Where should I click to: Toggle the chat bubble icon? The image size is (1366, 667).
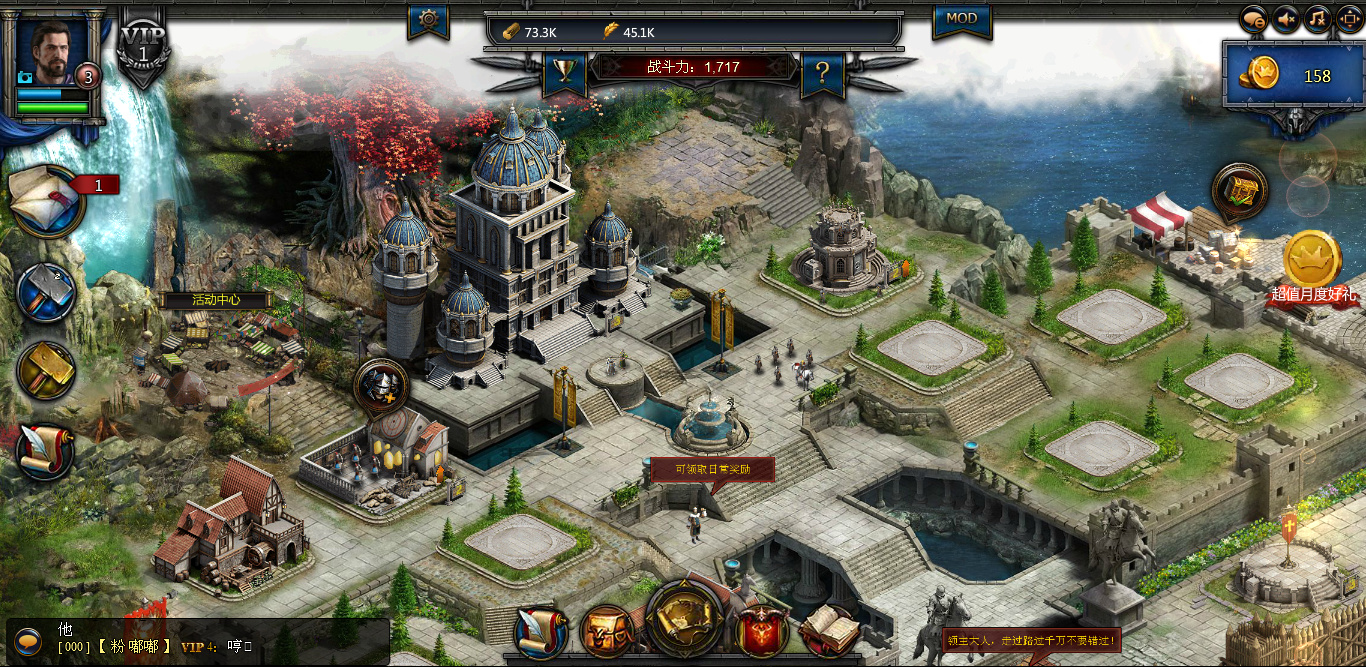click(x=1254, y=19)
